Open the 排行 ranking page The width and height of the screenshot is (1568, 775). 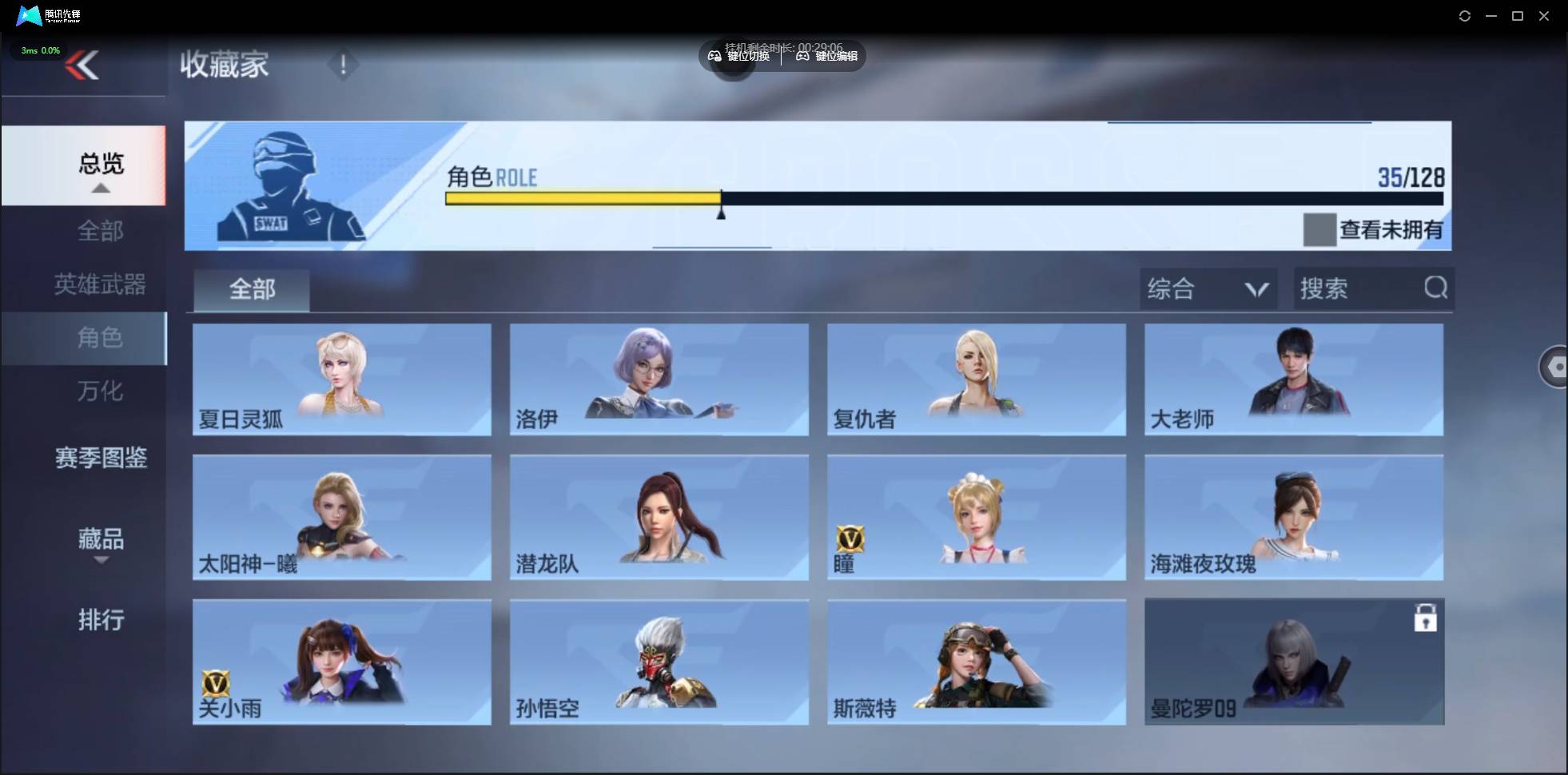click(x=101, y=620)
